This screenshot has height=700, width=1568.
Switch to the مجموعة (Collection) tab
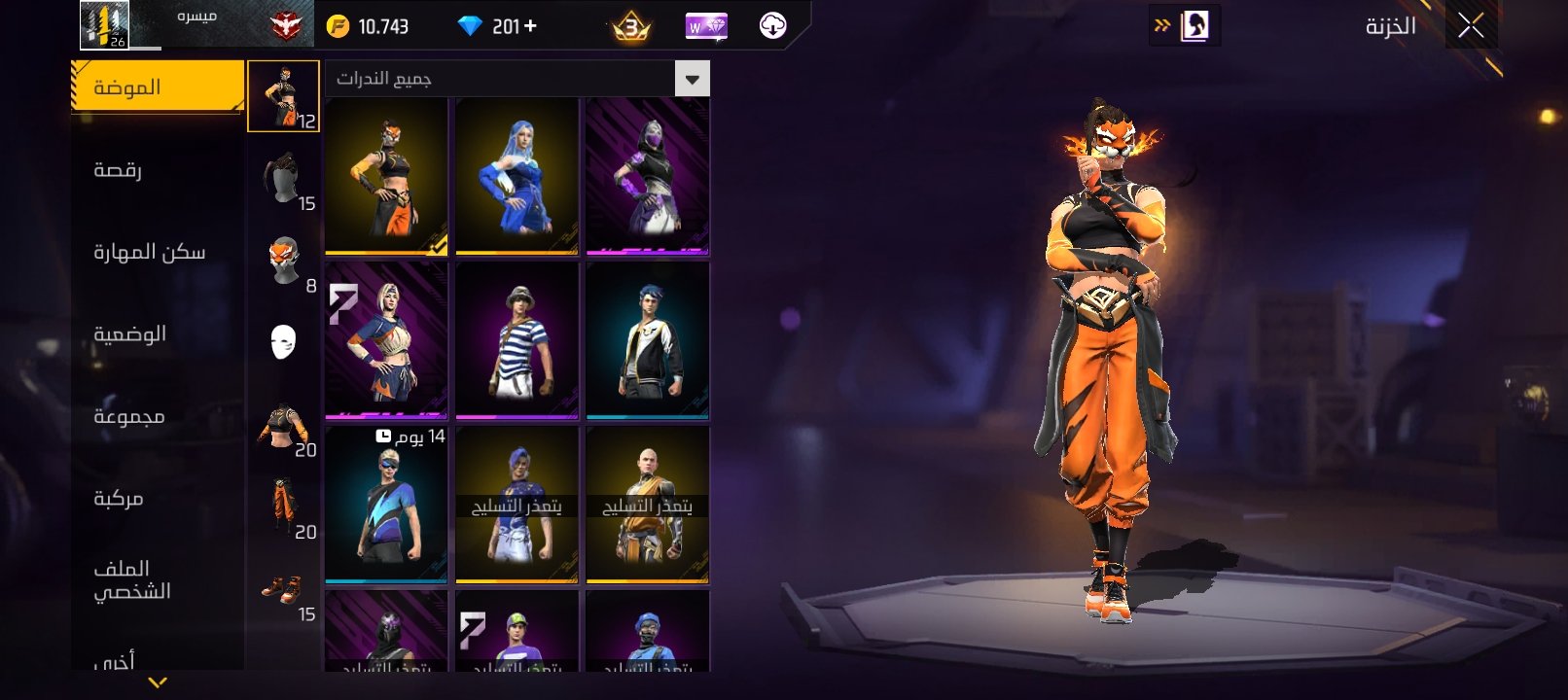point(129,416)
